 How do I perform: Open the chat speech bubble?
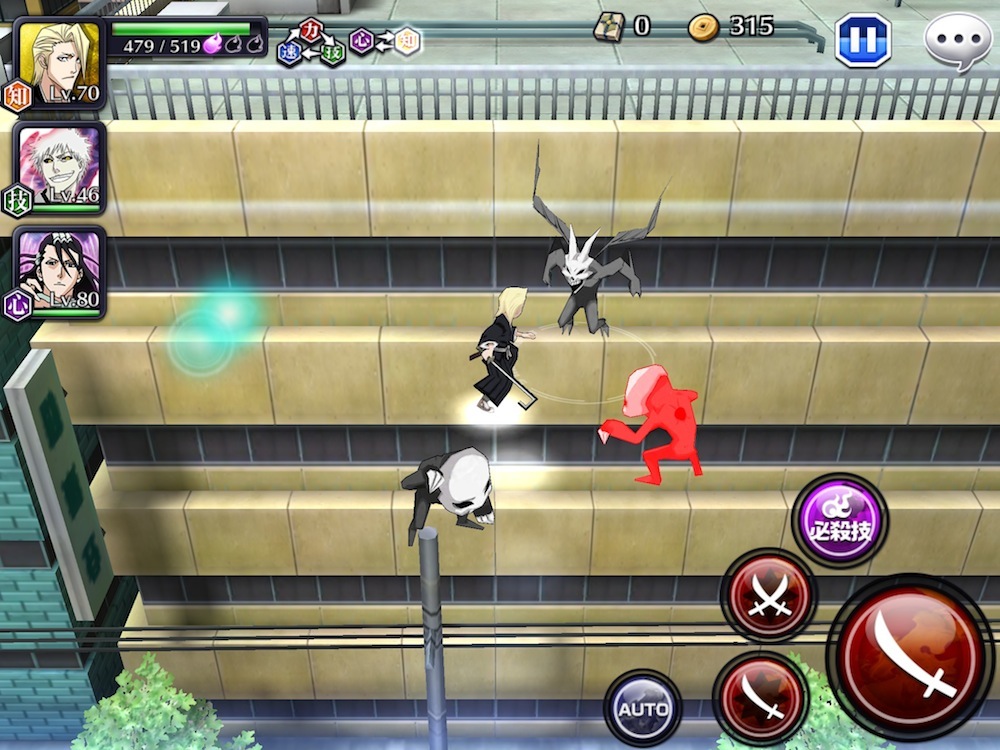(x=957, y=41)
